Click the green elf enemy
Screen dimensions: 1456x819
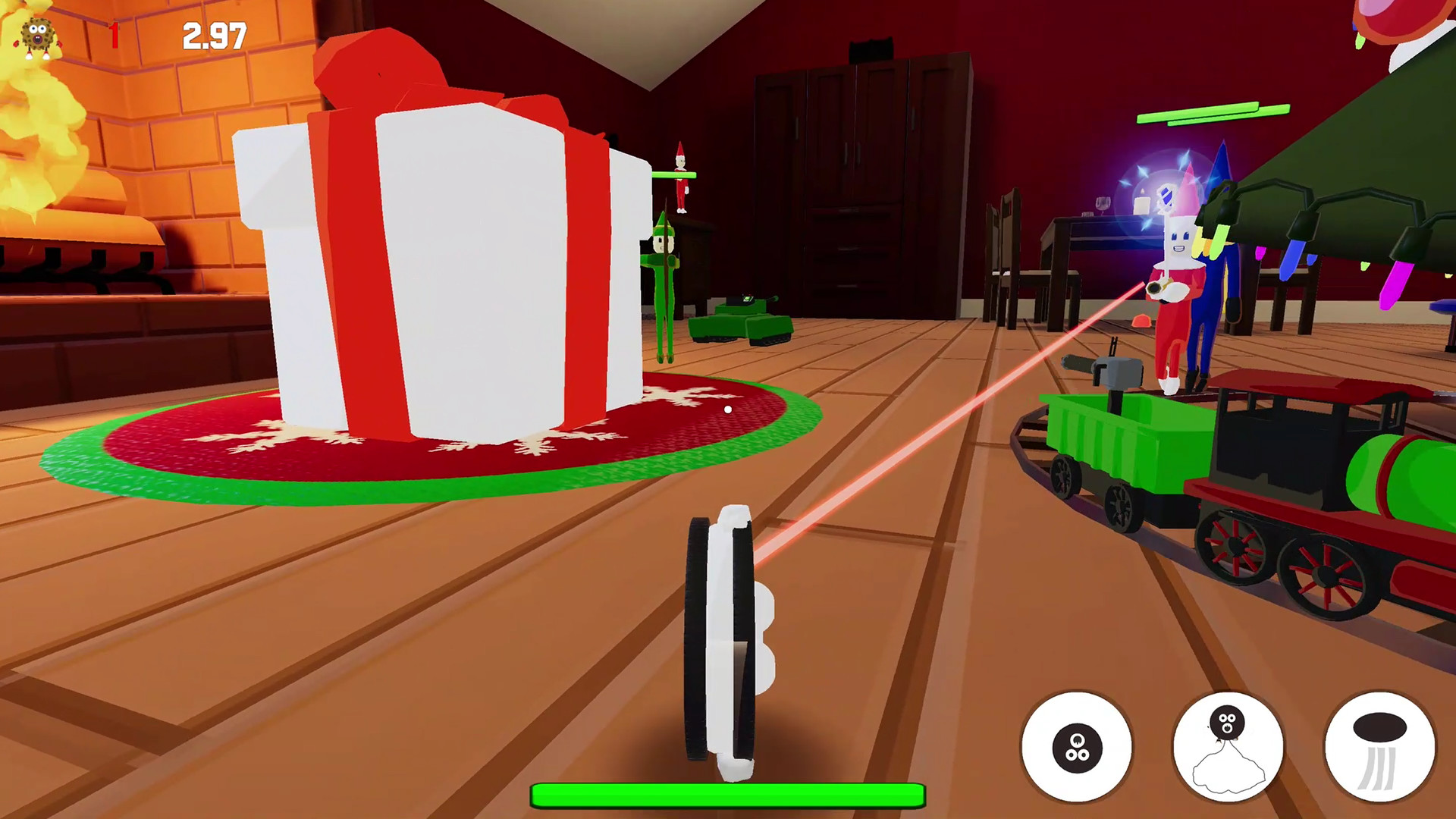[x=664, y=265]
